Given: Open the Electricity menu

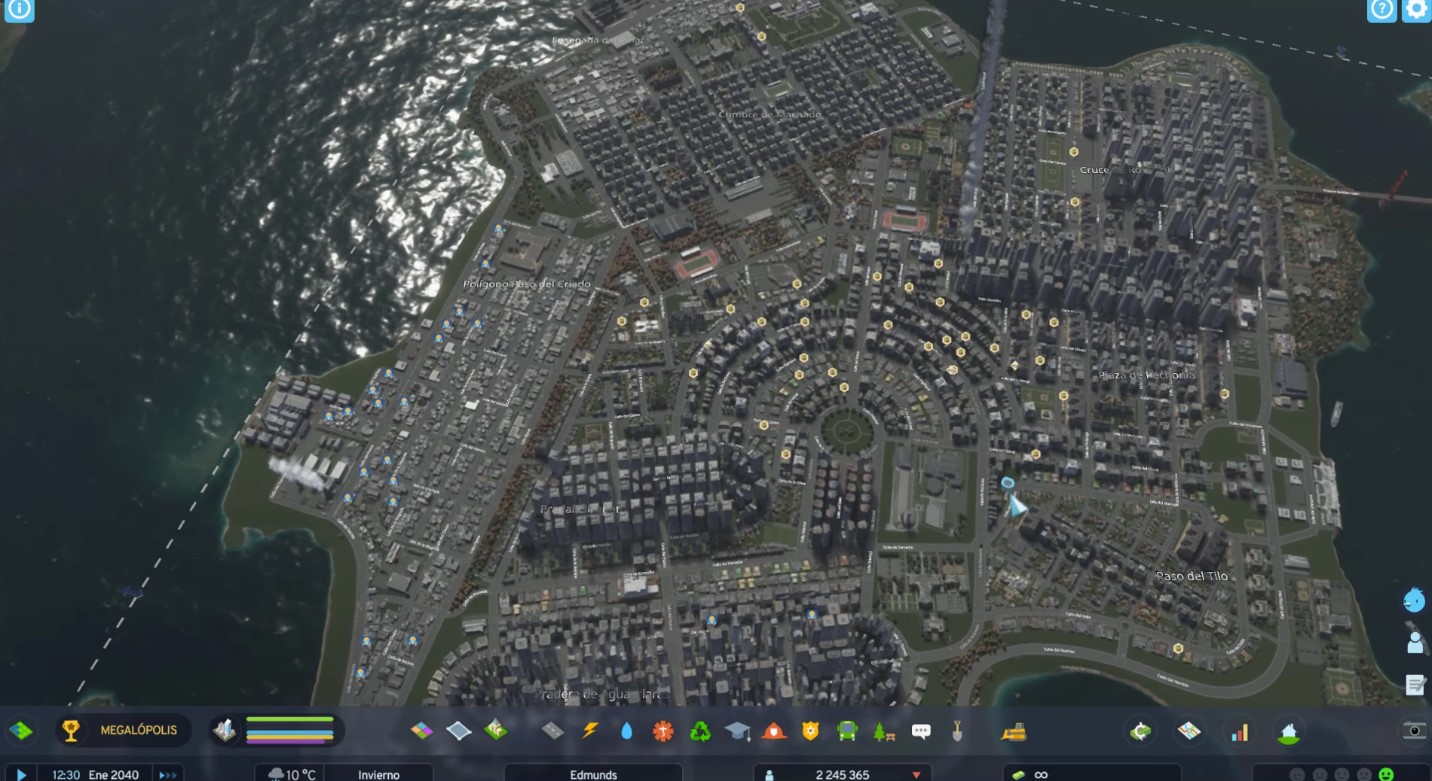Looking at the screenshot, I should pyautogui.click(x=592, y=730).
